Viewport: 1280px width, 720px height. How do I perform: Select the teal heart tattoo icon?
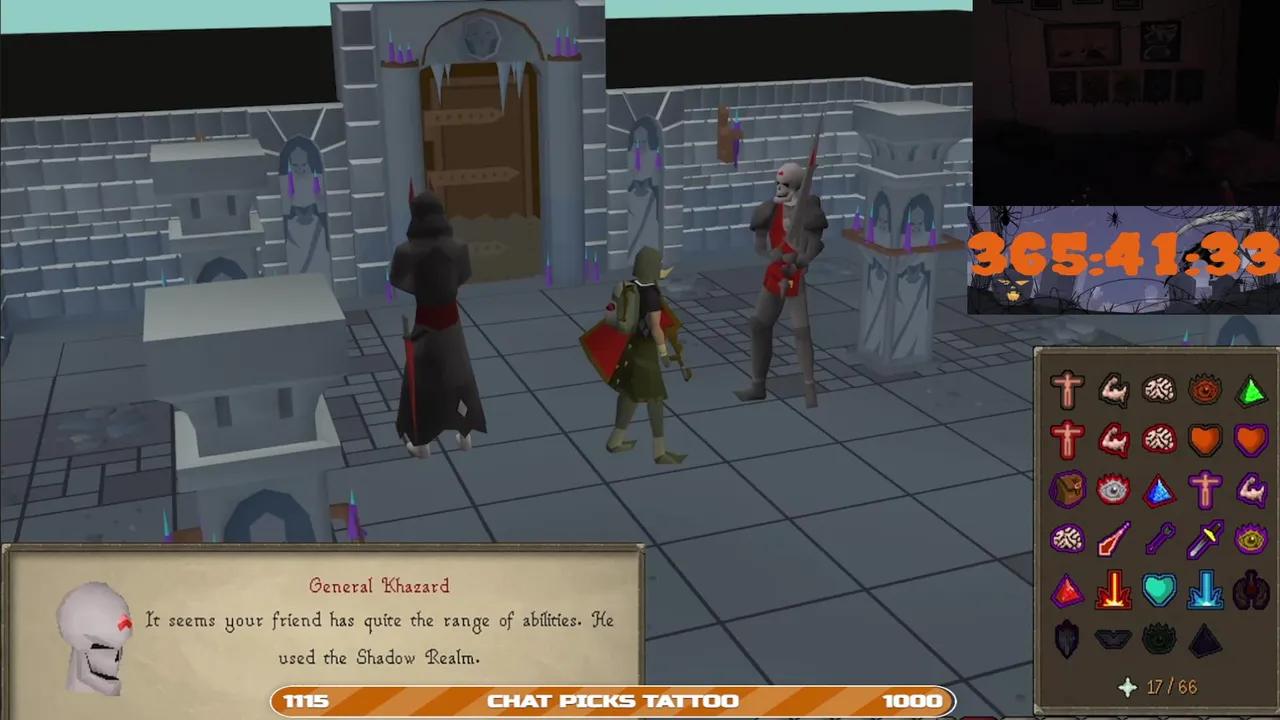1159,590
